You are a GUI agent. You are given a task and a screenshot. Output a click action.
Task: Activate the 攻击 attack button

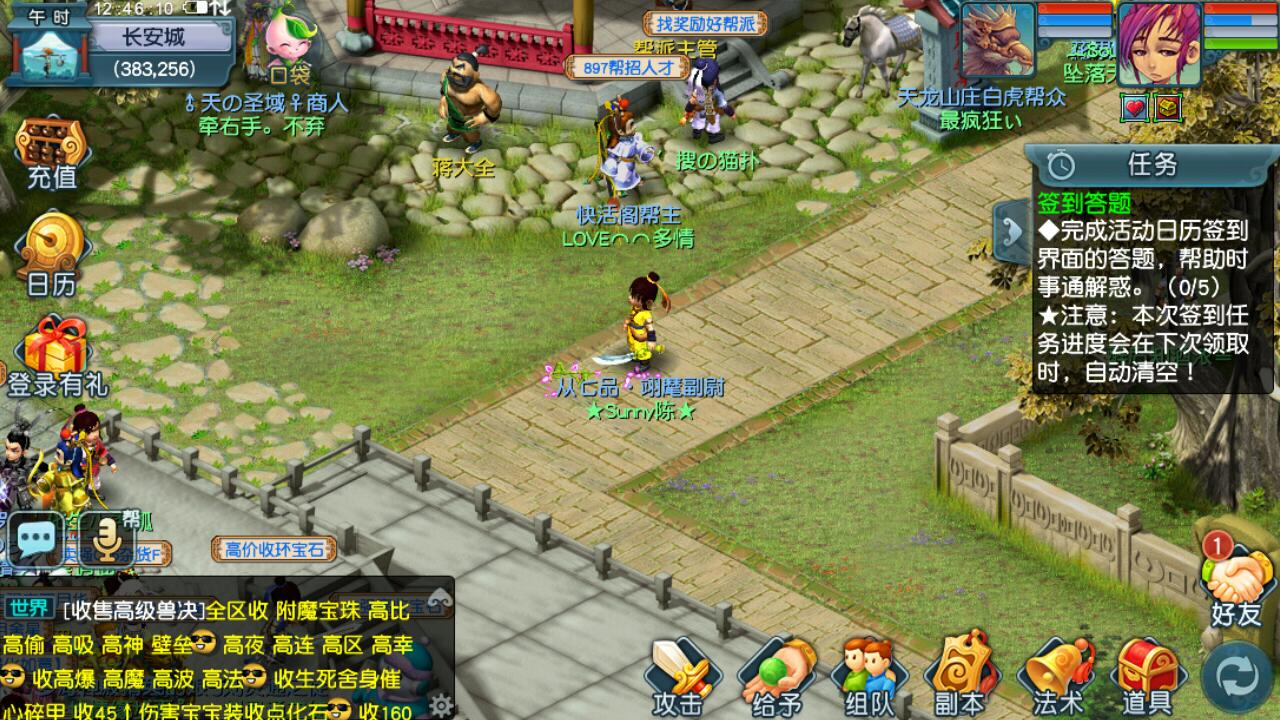click(x=682, y=676)
